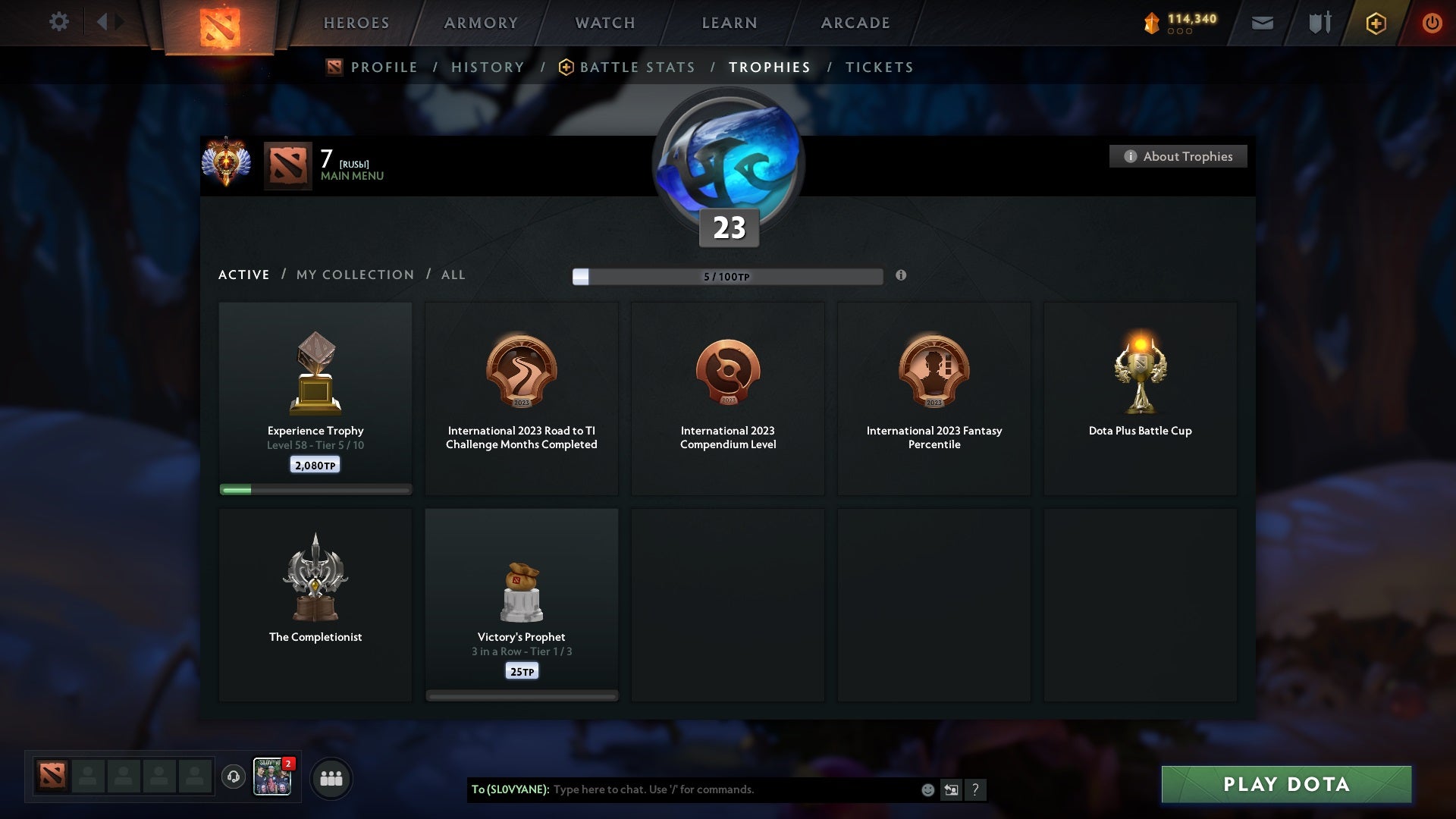
Task: Click the shield and sword Armory icon
Action: pyautogui.click(x=1319, y=23)
